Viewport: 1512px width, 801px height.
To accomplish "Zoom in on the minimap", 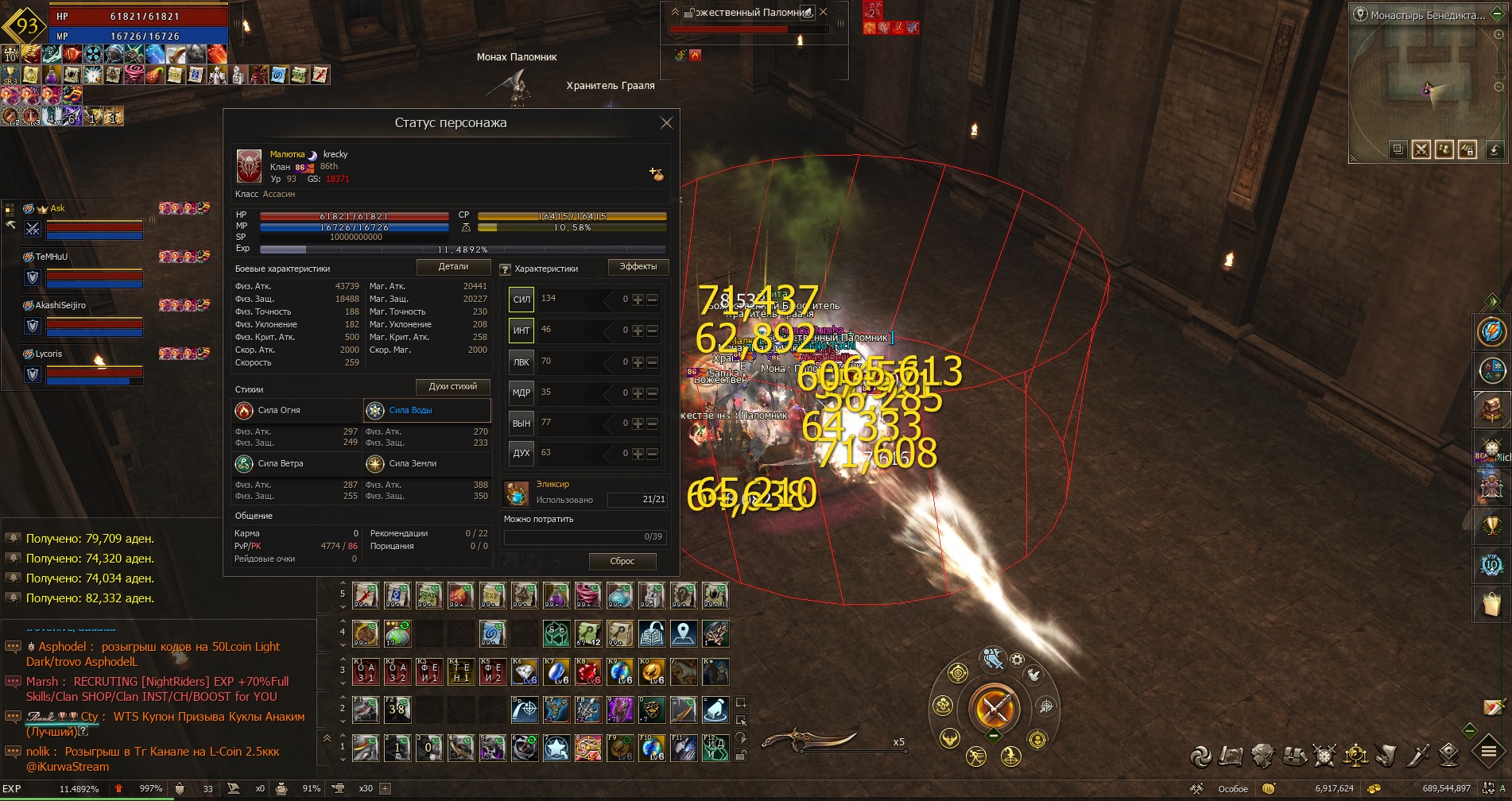I will pos(1499,36).
